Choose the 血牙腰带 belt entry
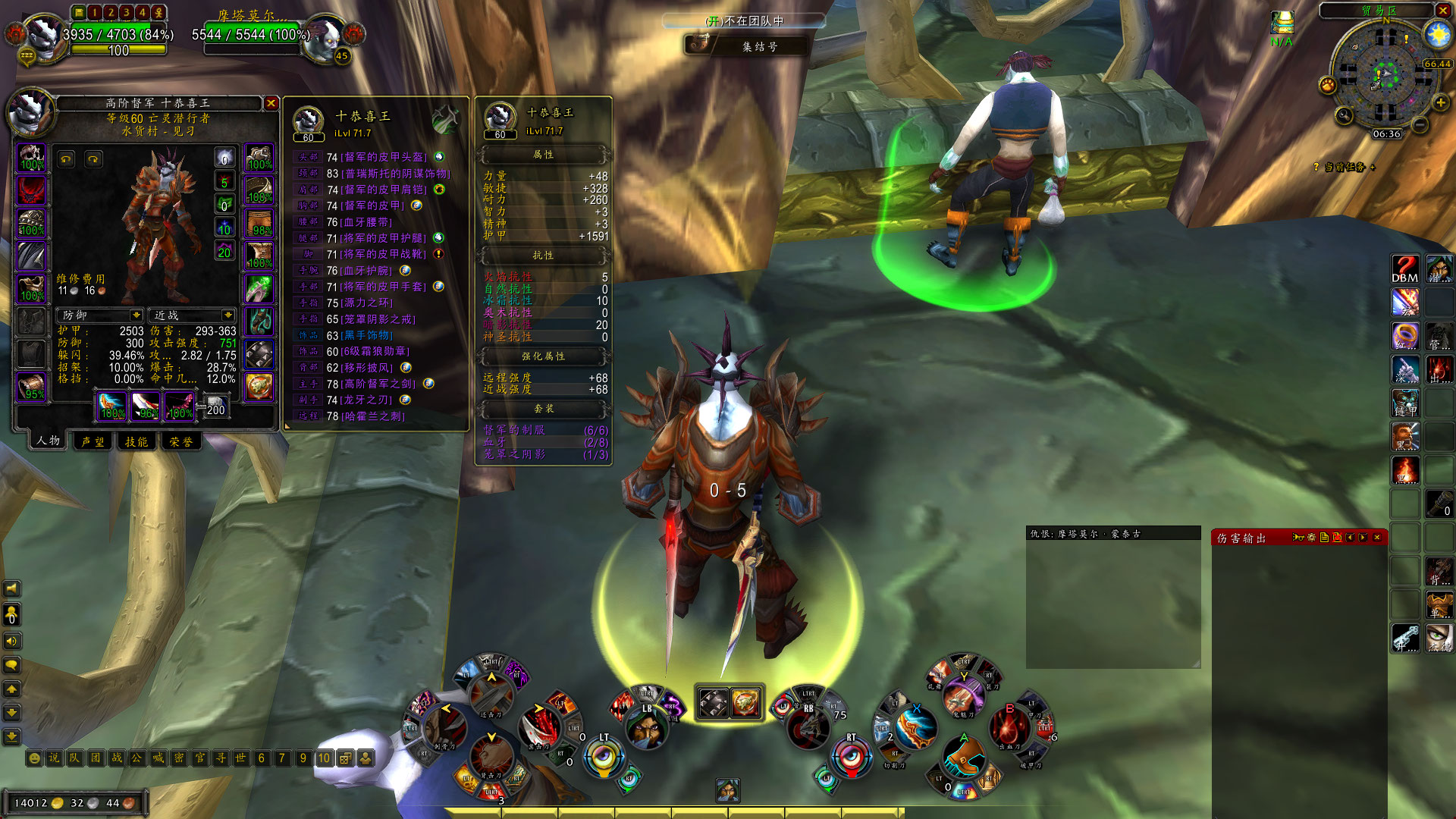 tap(367, 222)
